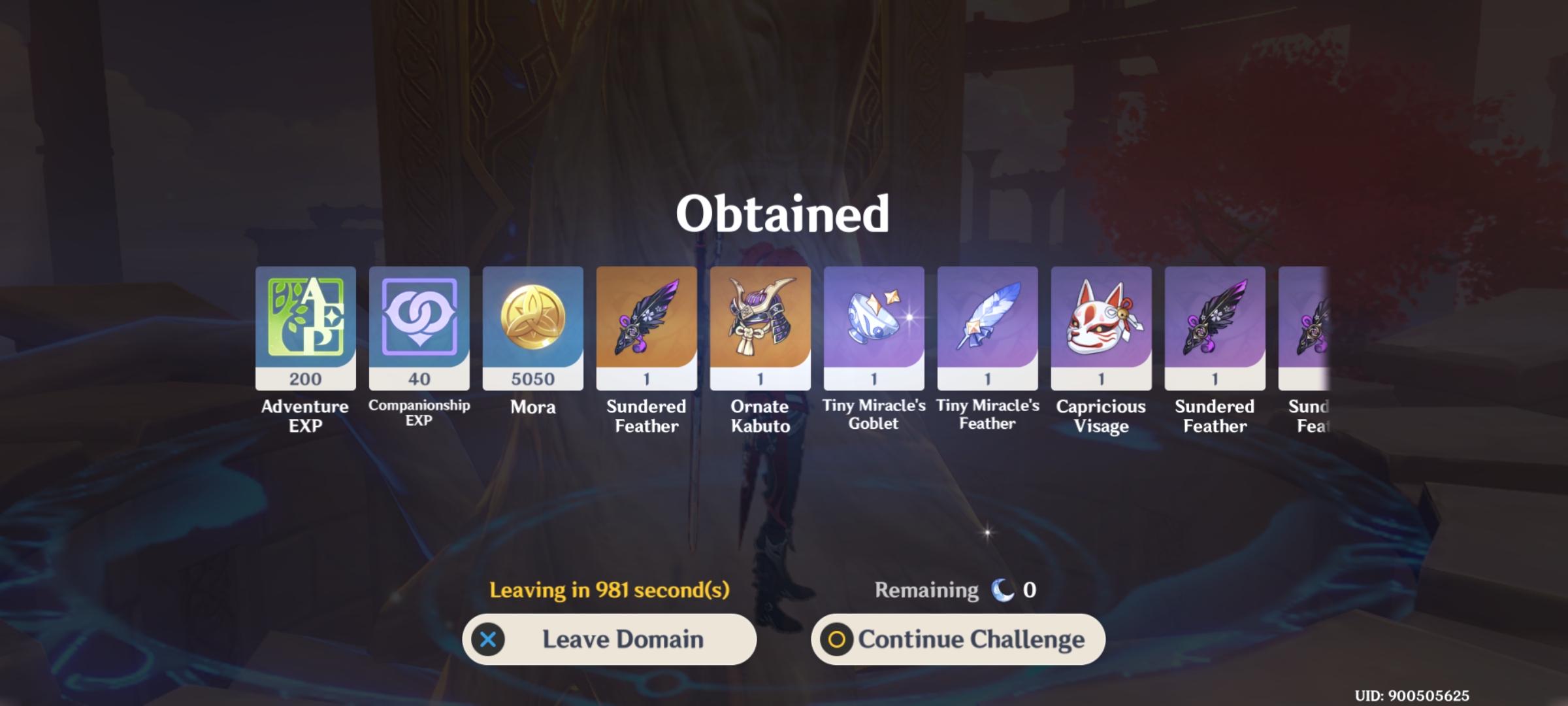Open the Mora reward details
The width and height of the screenshot is (1568, 706).
(x=532, y=326)
